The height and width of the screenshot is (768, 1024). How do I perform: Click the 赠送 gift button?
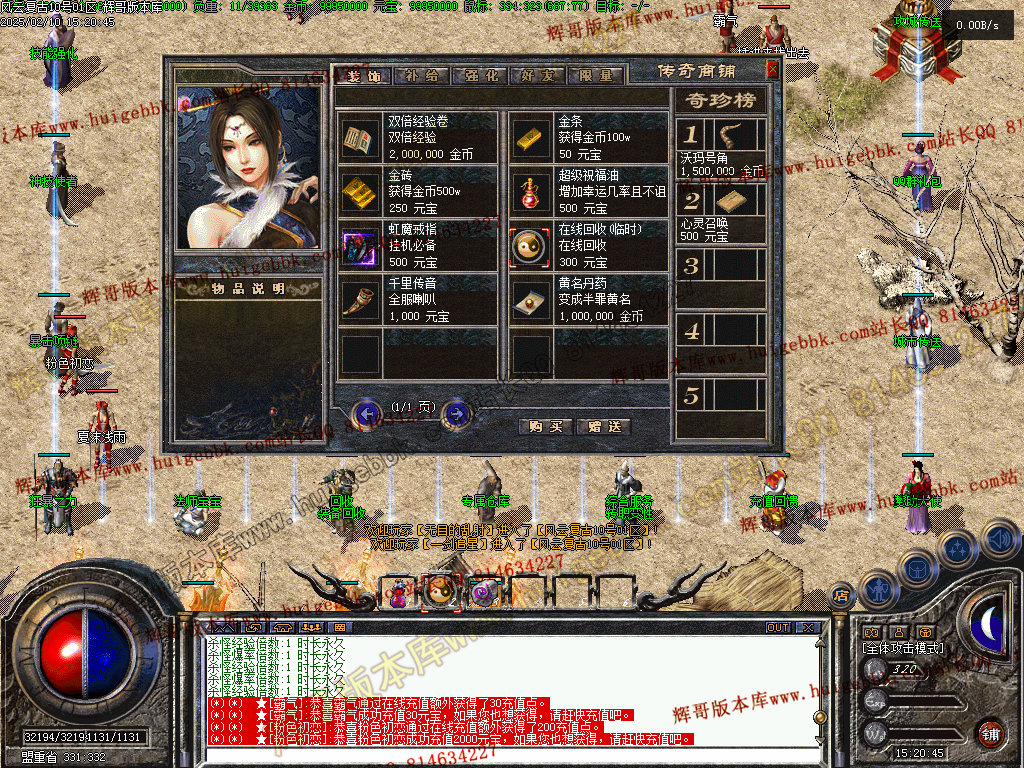point(604,426)
